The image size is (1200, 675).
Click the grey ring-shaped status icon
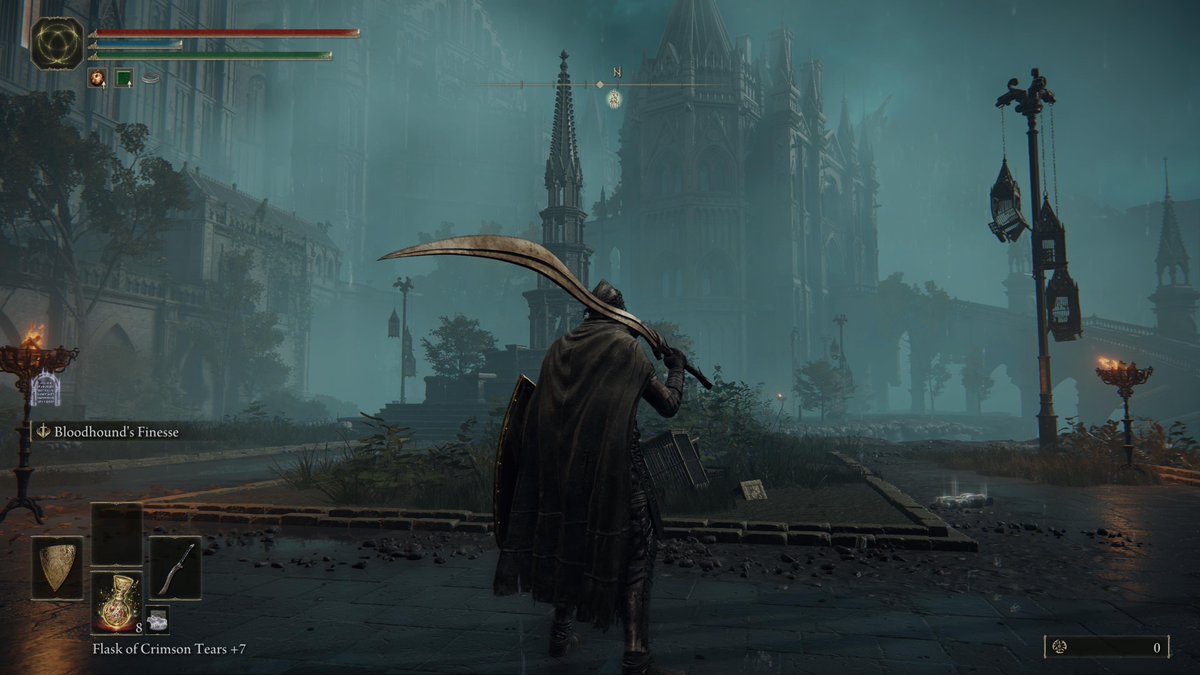pos(150,77)
